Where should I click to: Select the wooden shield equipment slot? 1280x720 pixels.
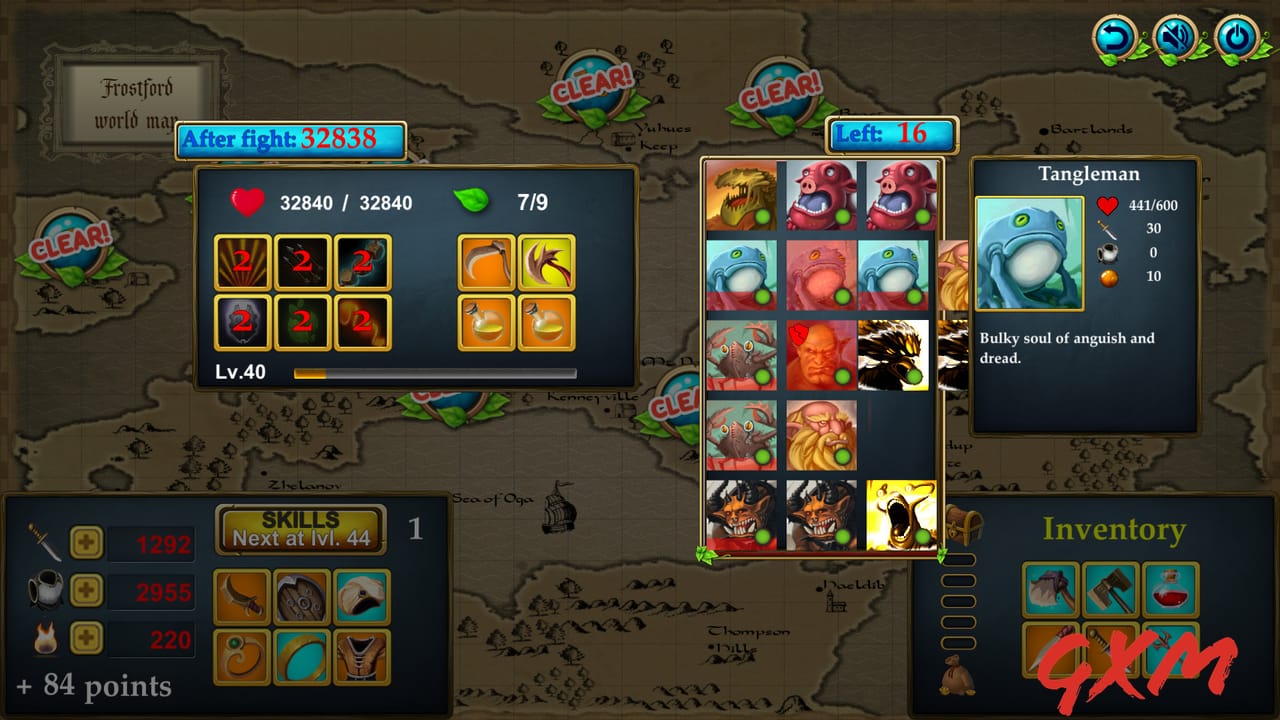pos(301,595)
